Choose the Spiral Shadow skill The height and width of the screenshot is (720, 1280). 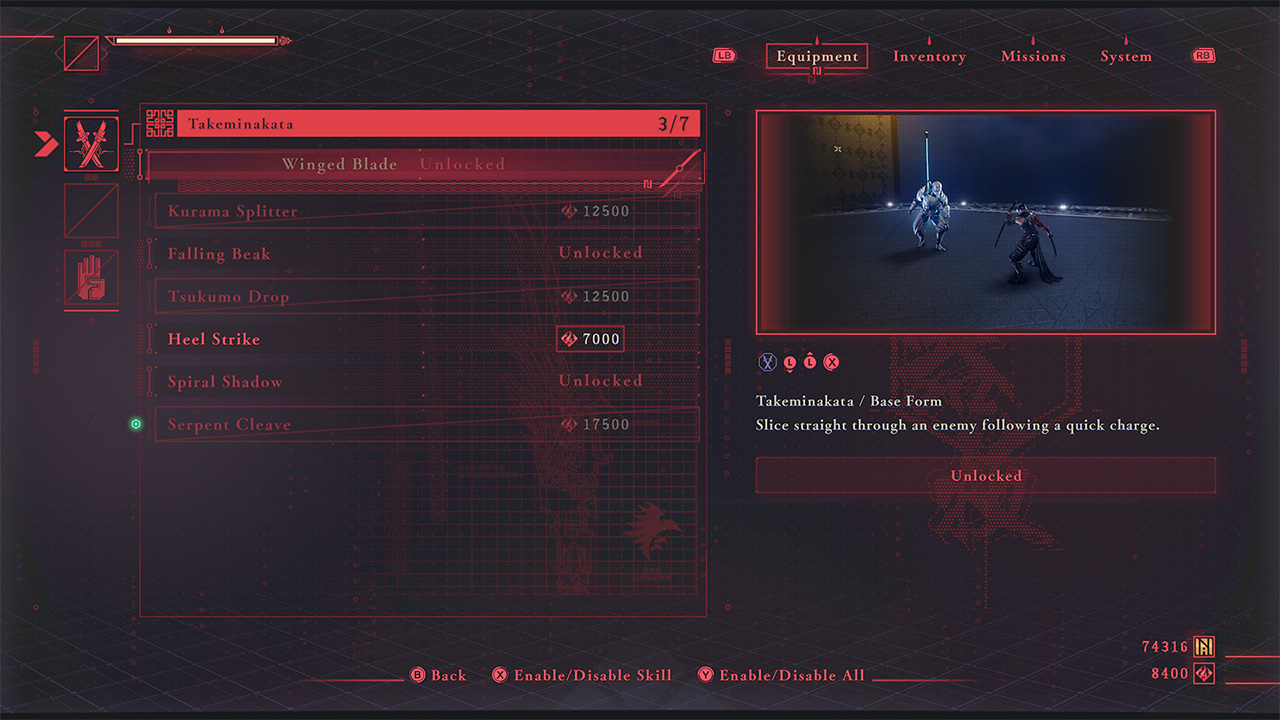[x=426, y=382]
